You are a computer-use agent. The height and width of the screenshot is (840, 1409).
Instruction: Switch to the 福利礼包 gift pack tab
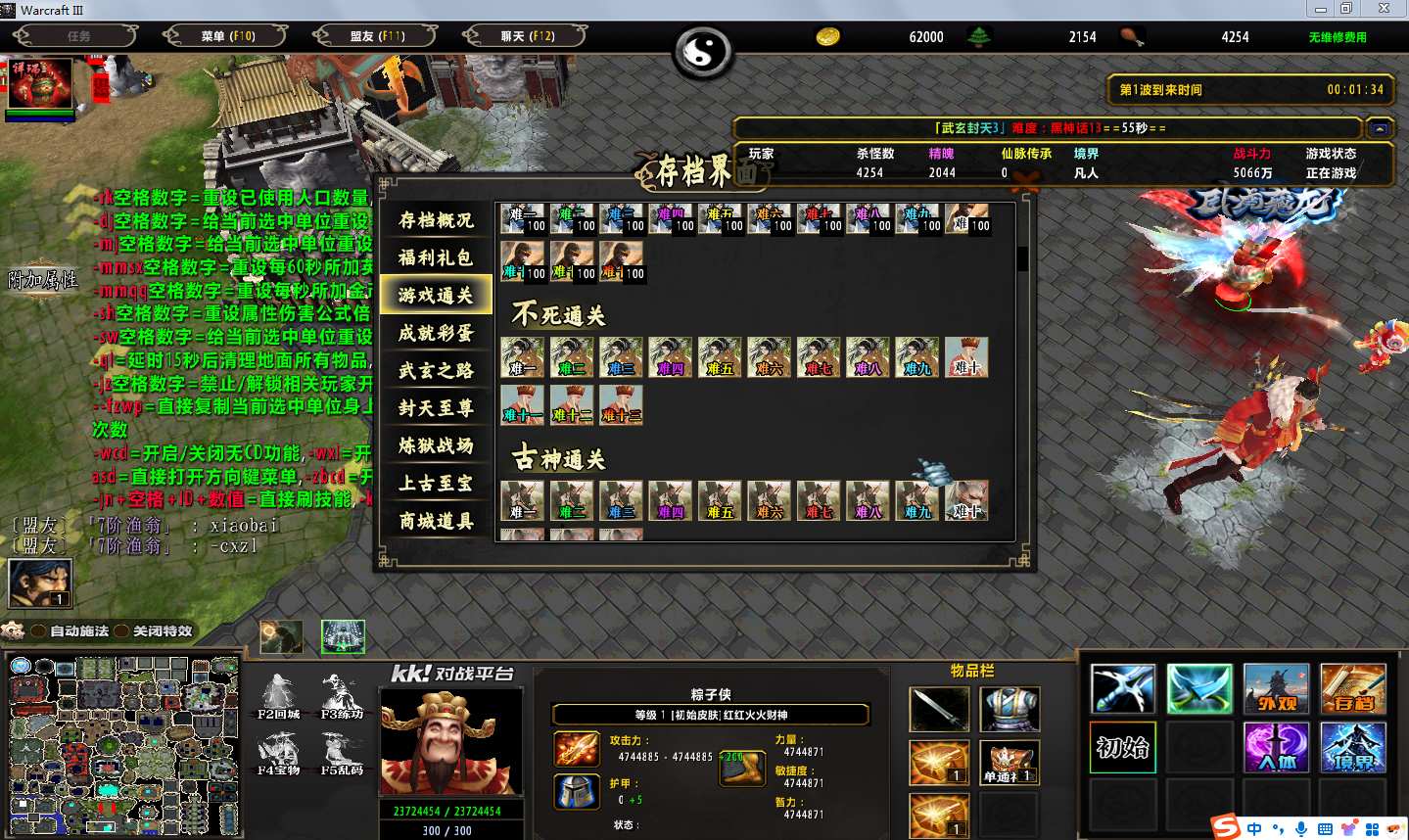[435, 257]
